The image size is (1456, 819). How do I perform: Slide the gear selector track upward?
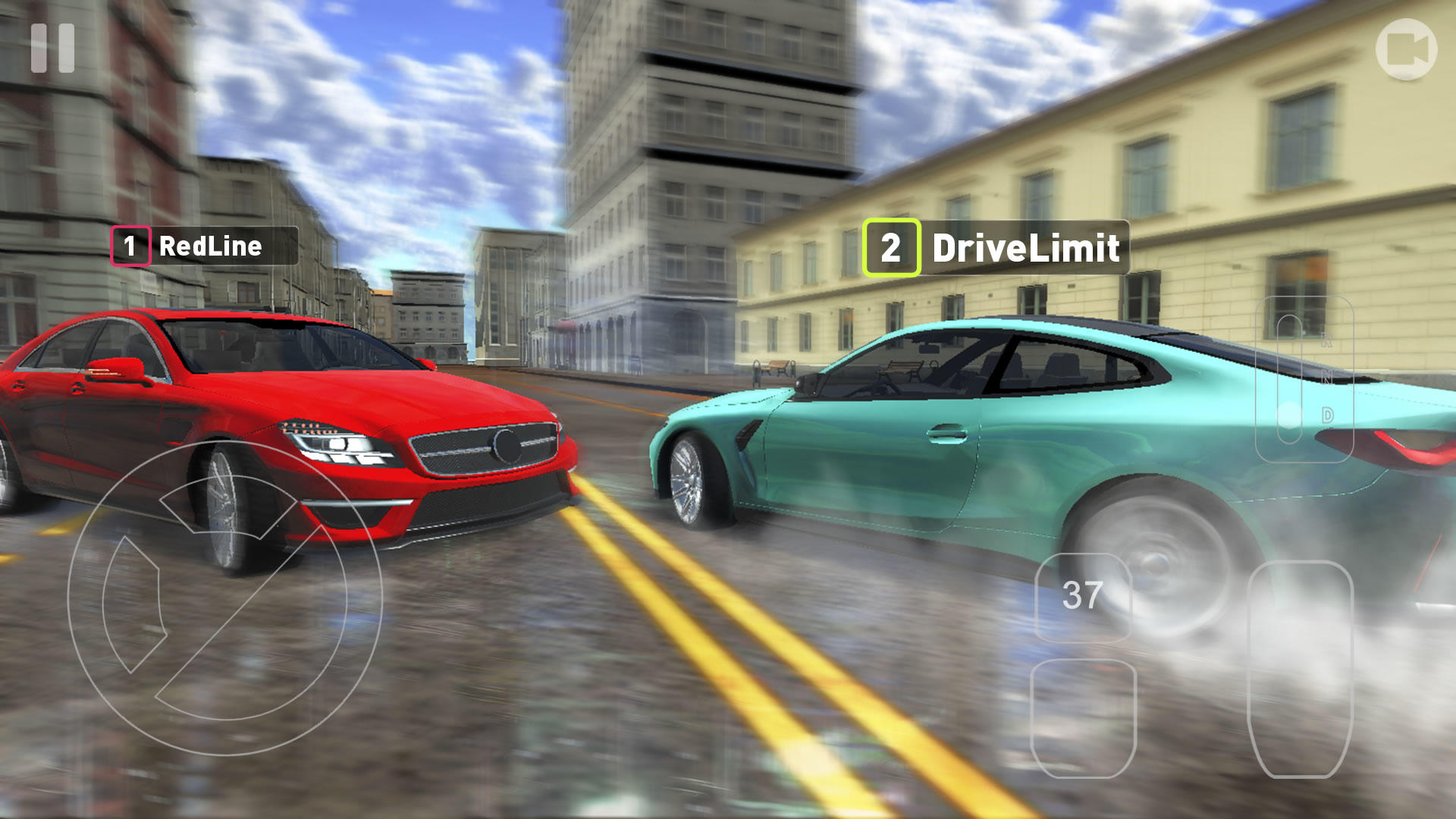pos(1288,326)
